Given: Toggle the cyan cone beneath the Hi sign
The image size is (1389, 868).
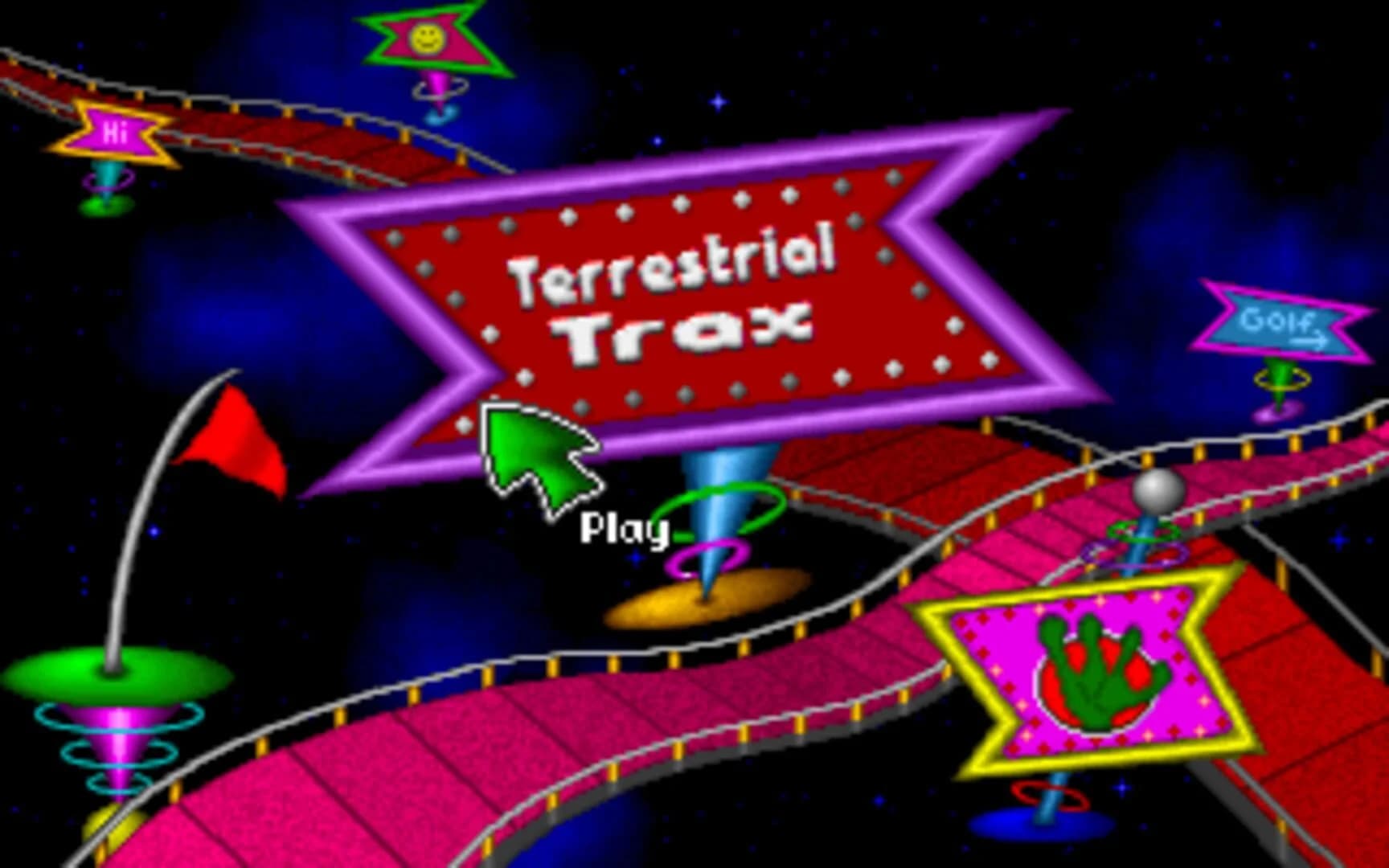Looking at the screenshot, I should click(x=104, y=177).
